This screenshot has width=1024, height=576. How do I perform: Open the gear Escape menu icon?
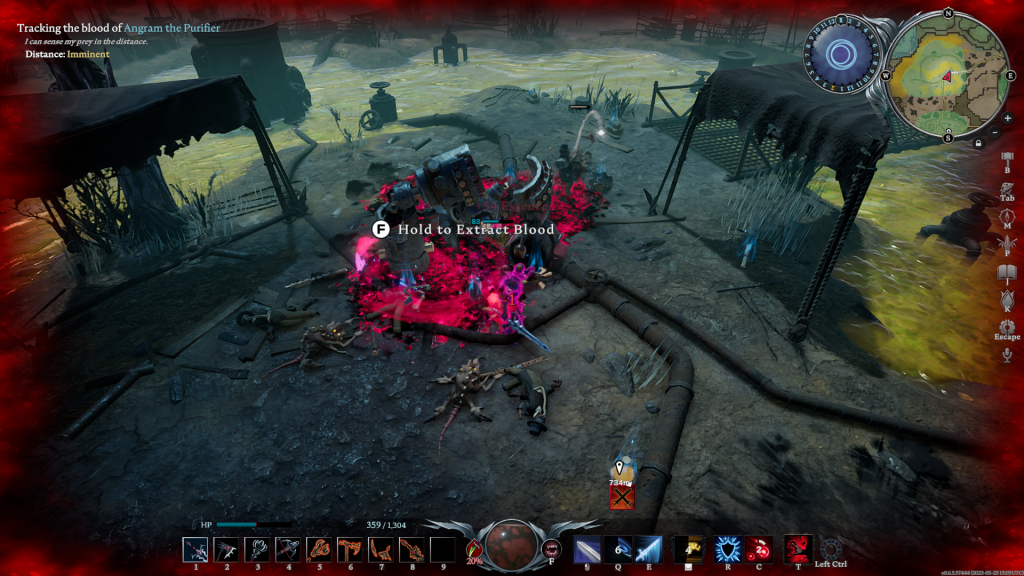pos(1007,327)
